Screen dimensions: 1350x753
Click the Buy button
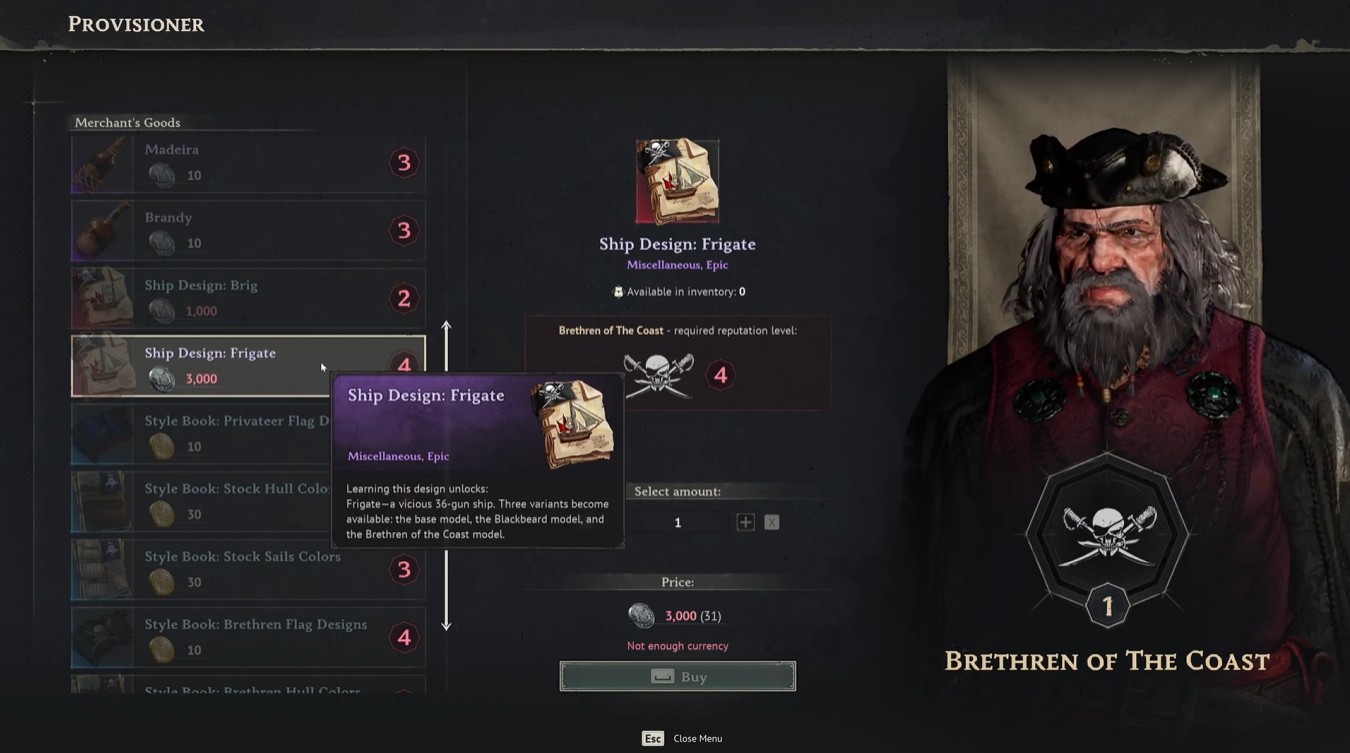(x=677, y=677)
